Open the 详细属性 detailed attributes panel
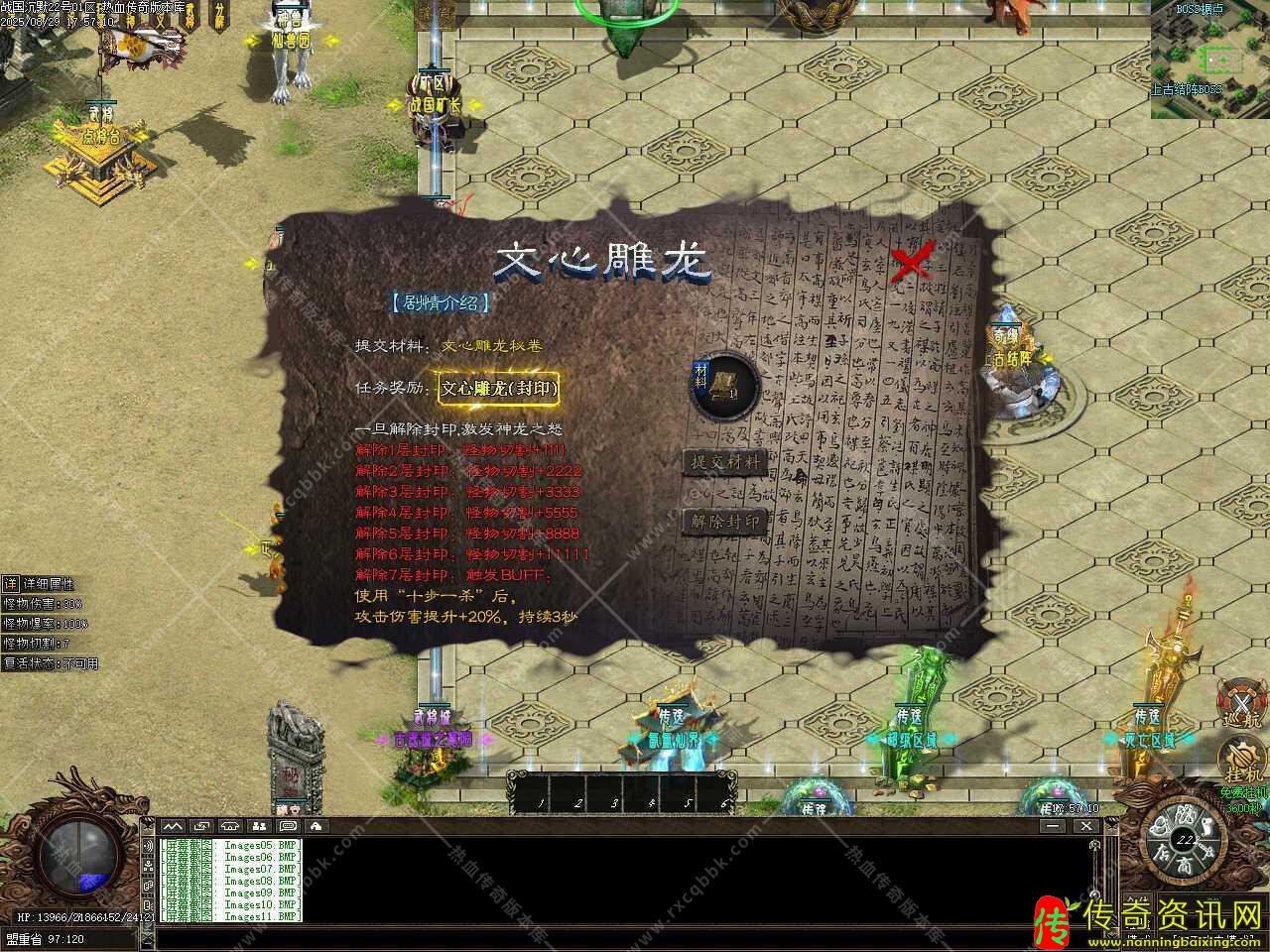The width and height of the screenshot is (1270, 952). [40, 584]
